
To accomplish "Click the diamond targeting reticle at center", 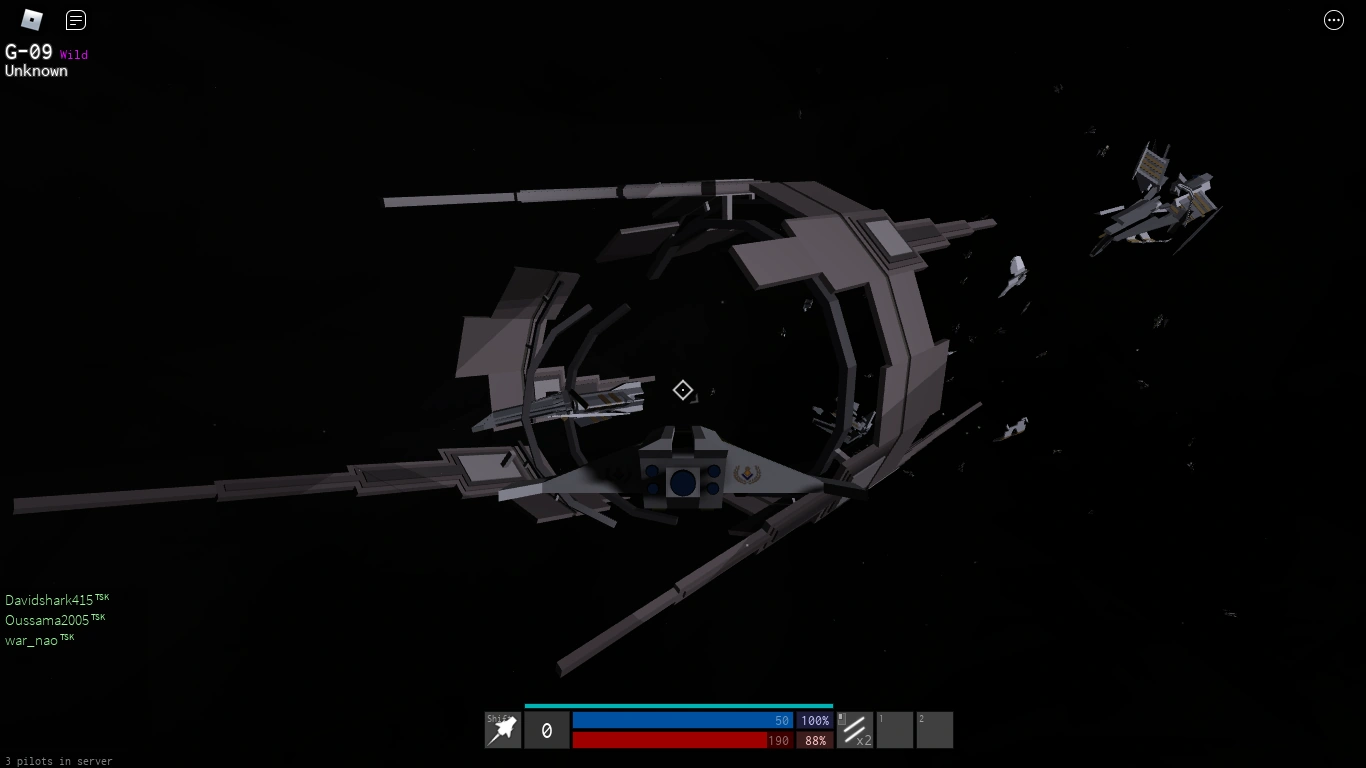I will click(x=683, y=390).
